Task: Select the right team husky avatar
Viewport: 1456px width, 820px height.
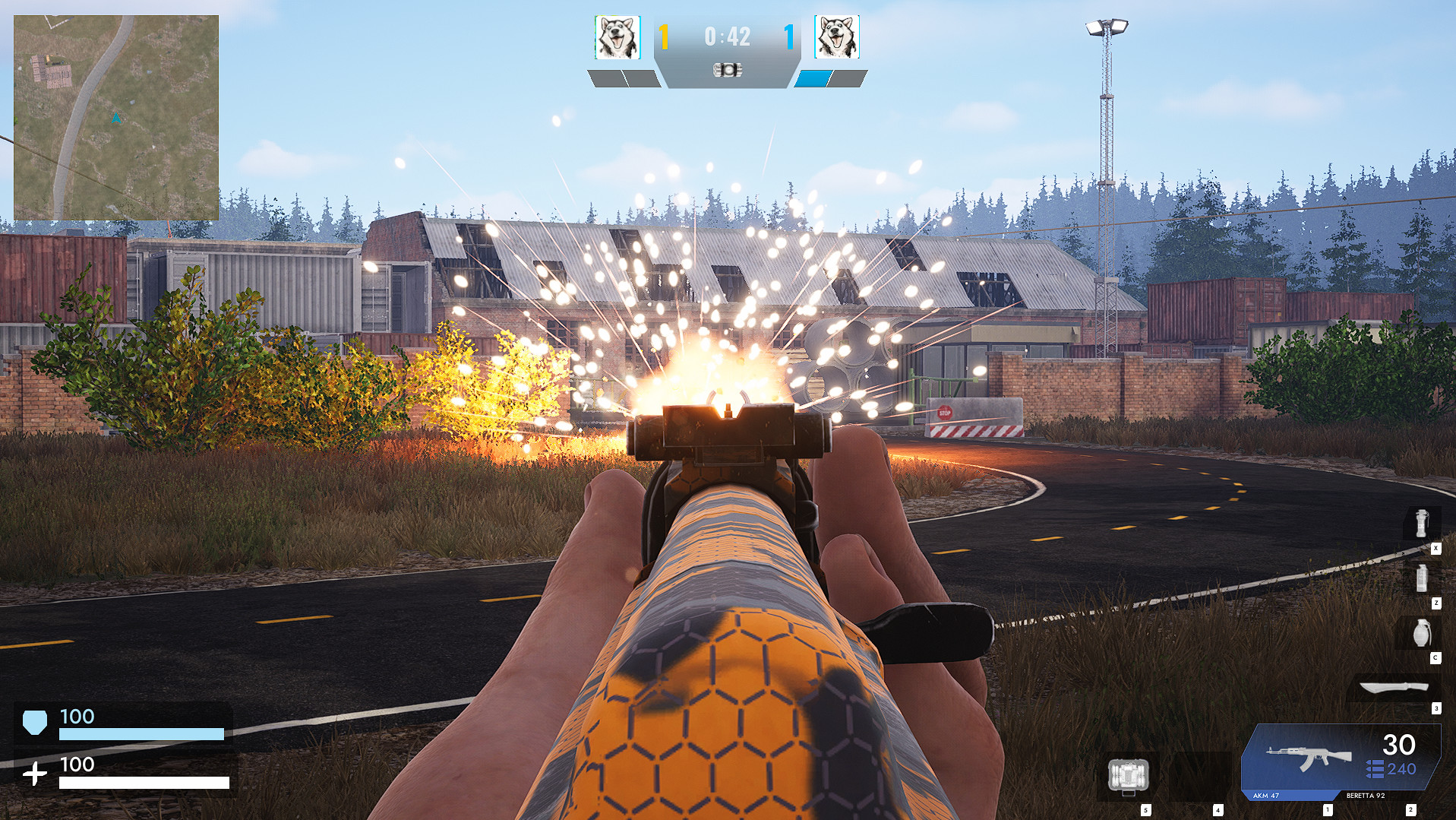Action: [838, 36]
